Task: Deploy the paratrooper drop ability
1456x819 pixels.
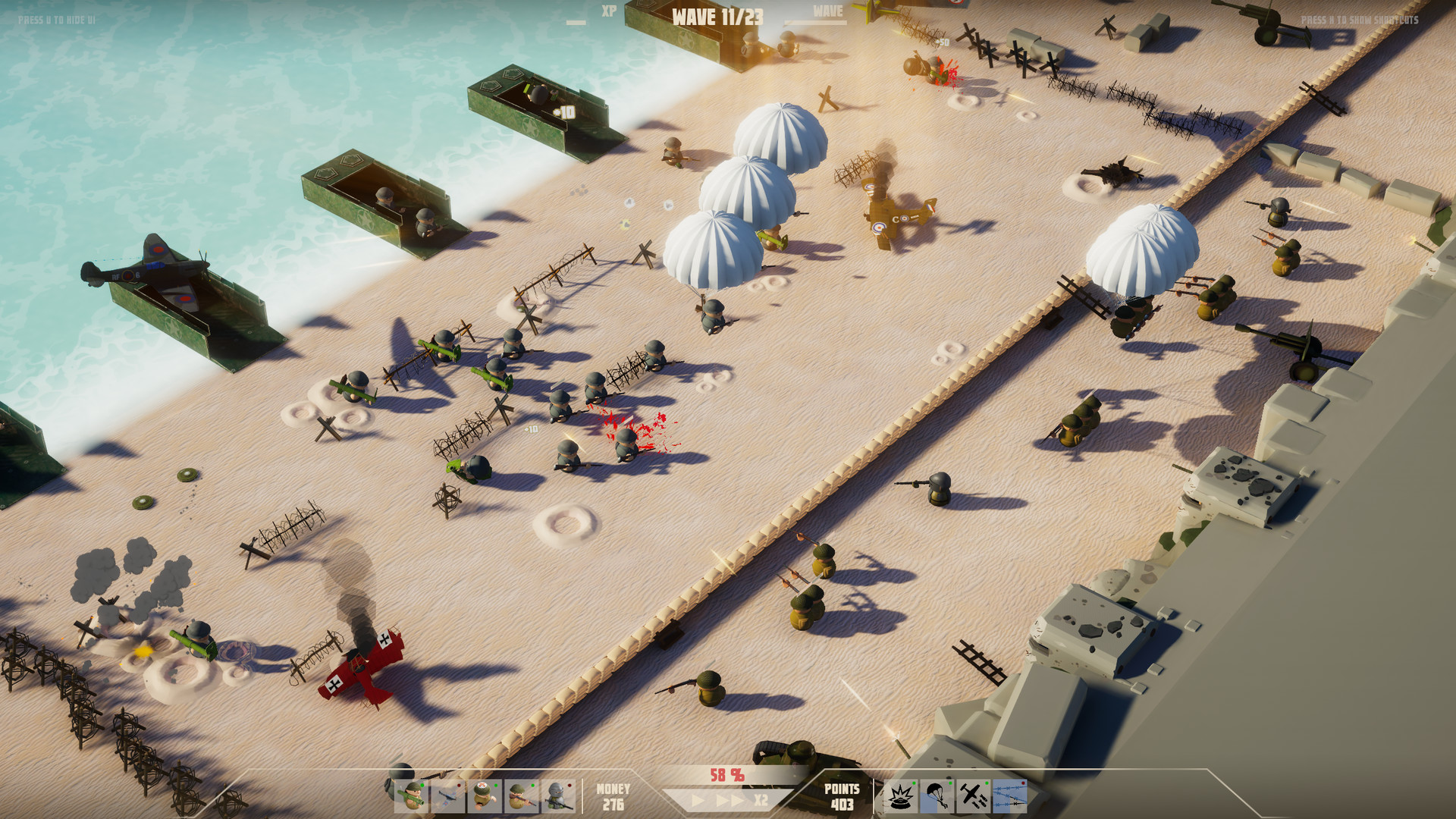Action: (937, 797)
